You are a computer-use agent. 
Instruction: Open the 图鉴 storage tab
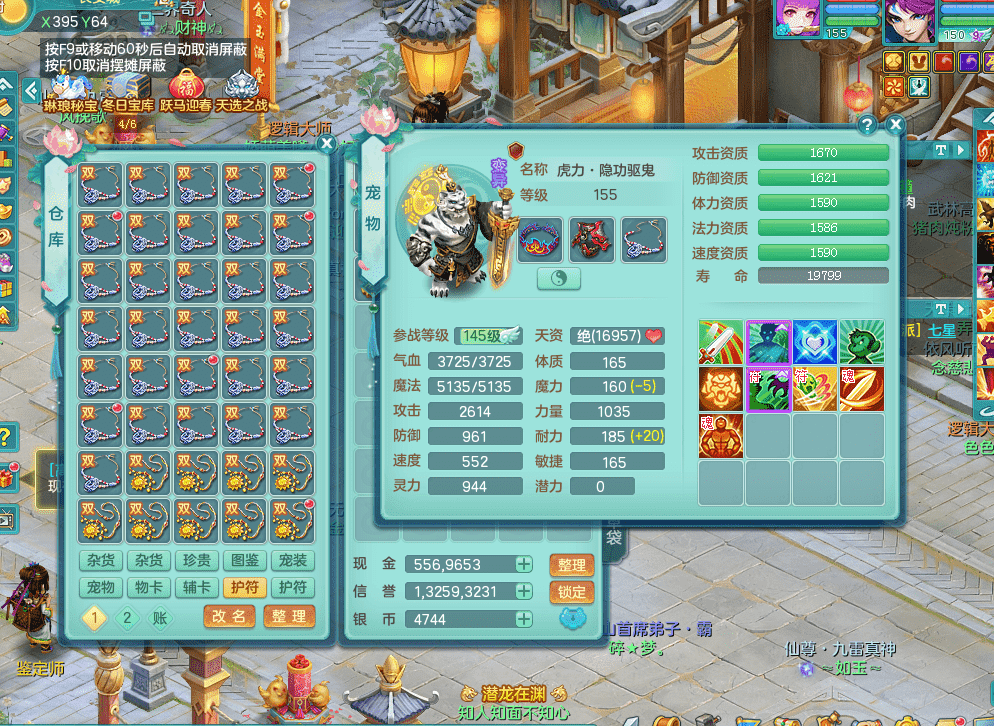(245, 561)
